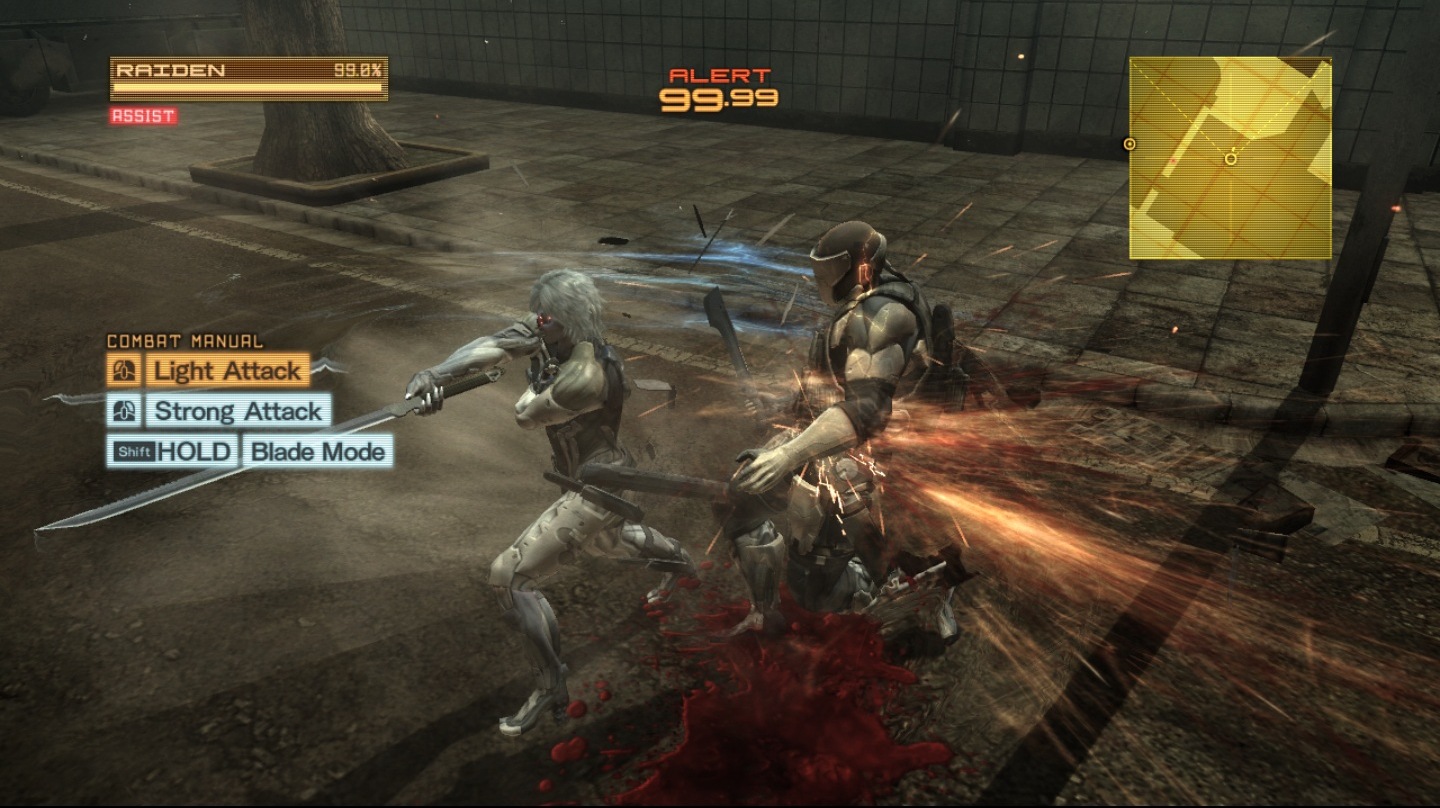Click the yellow minimap
This screenshot has height=808, width=1440.
pos(1230,158)
